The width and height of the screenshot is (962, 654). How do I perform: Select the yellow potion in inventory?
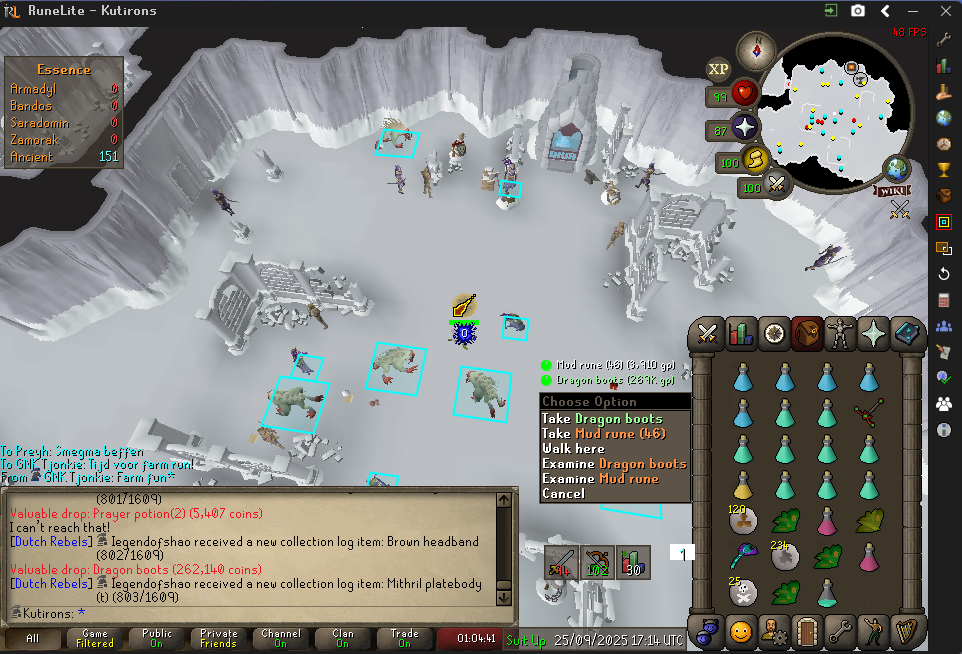click(x=742, y=485)
